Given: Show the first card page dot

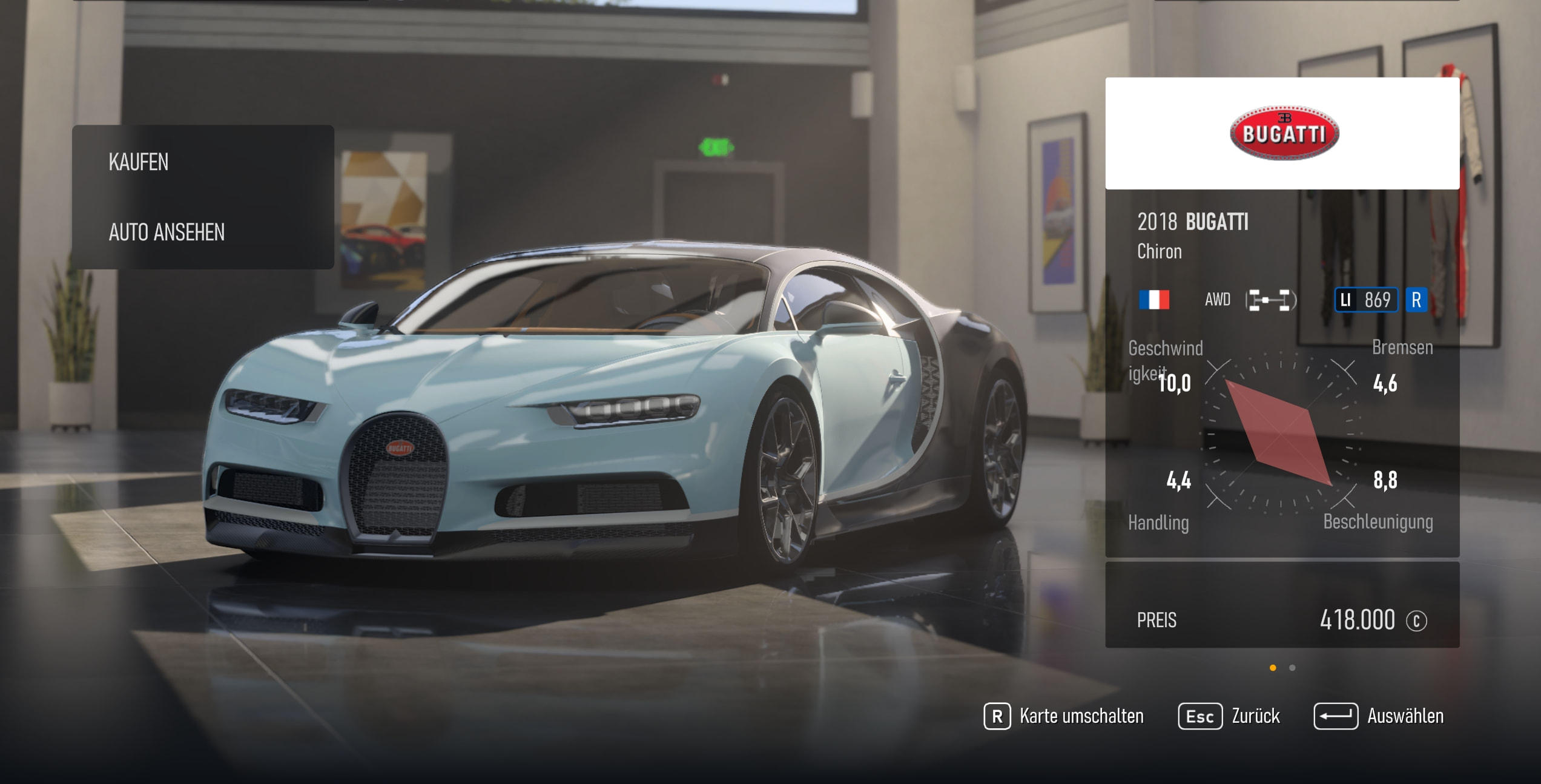Looking at the screenshot, I should pos(1273,668).
